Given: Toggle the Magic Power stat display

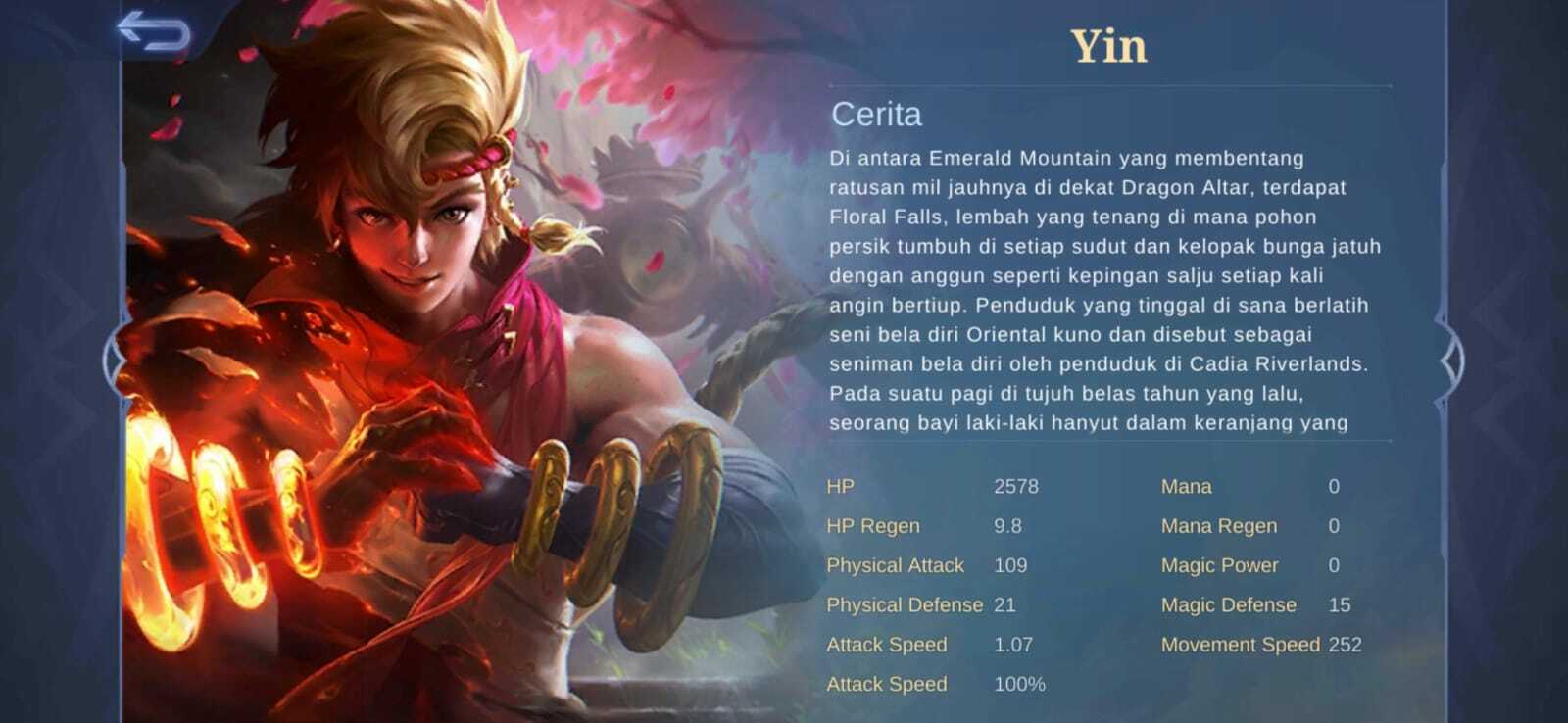Looking at the screenshot, I should [x=1219, y=565].
